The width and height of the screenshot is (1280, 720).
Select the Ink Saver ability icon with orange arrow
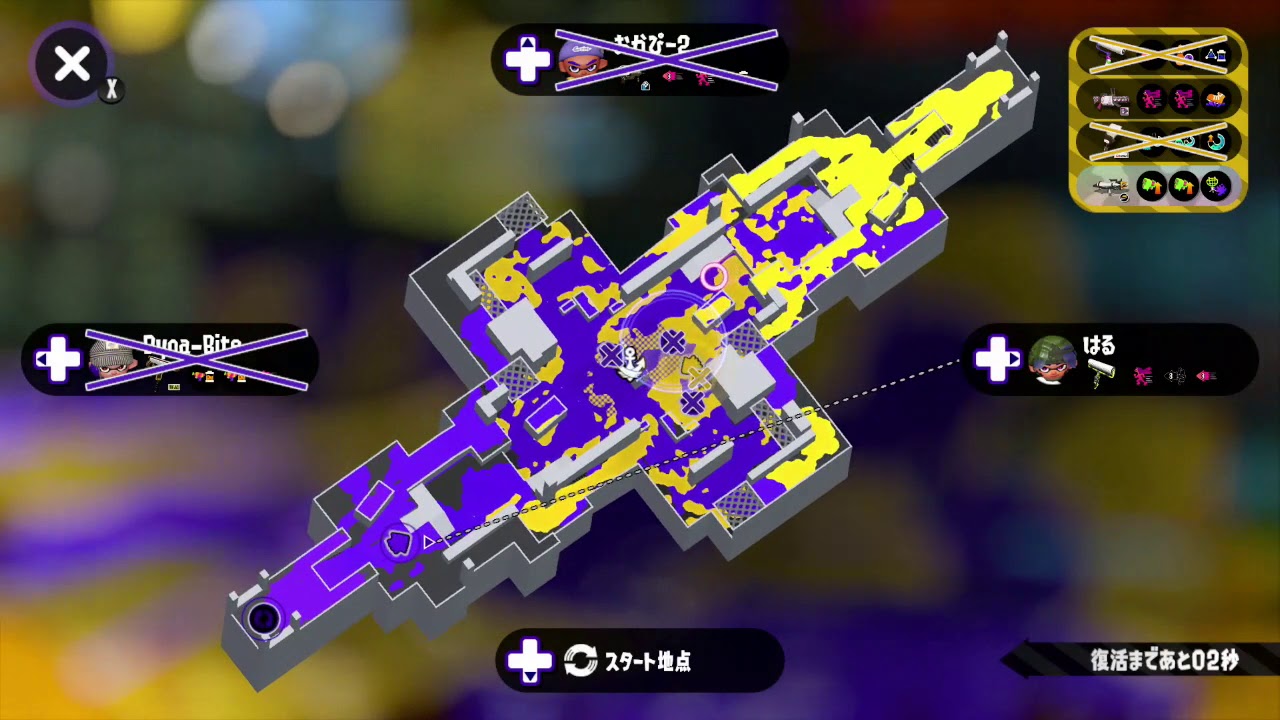click(1150, 184)
